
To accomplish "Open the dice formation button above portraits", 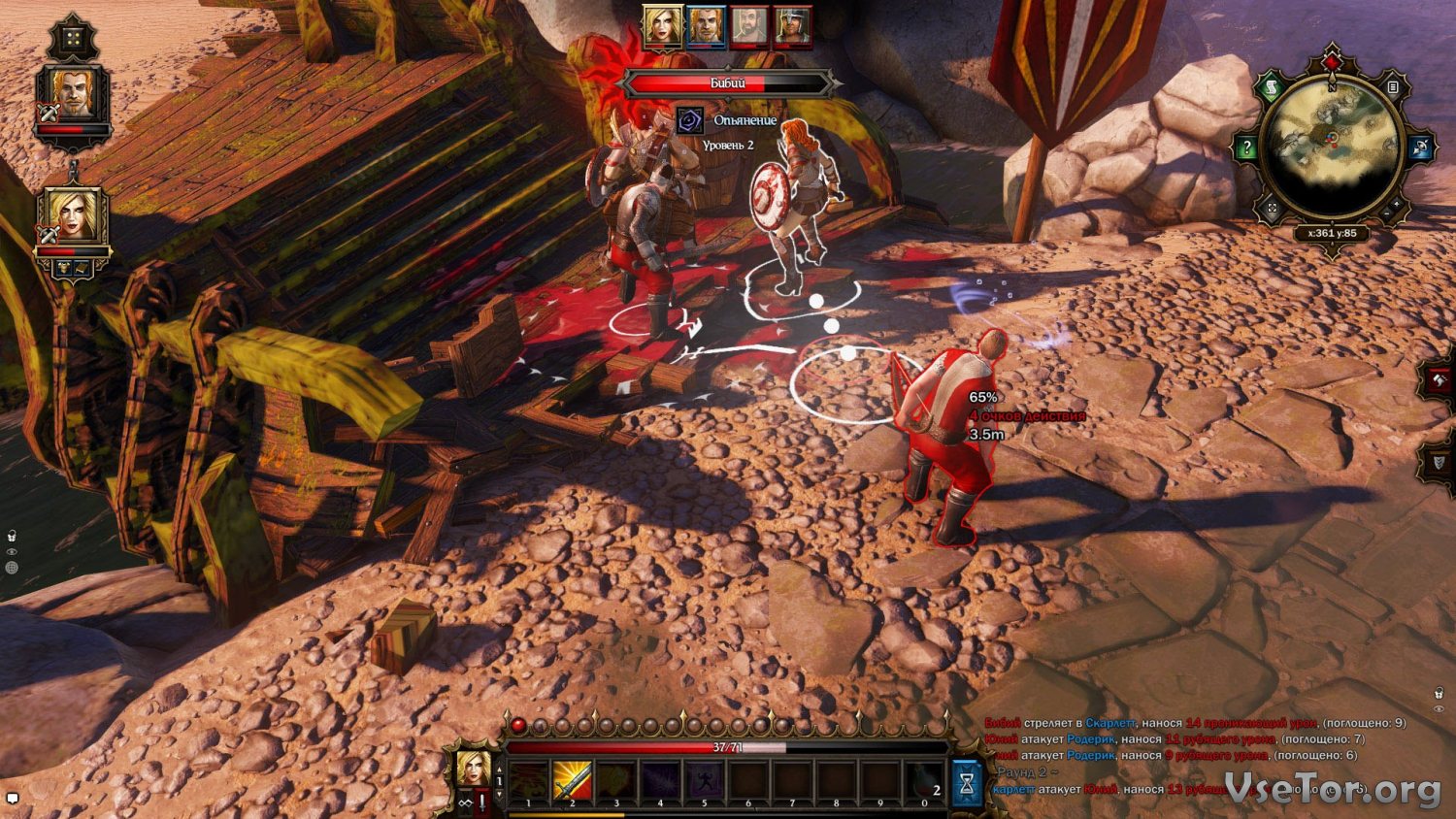I will [74, 40].
